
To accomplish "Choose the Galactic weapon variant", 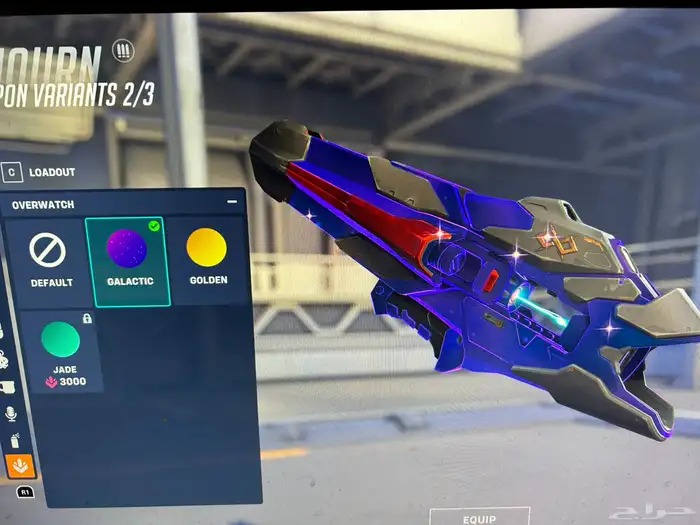I will 129,258.
